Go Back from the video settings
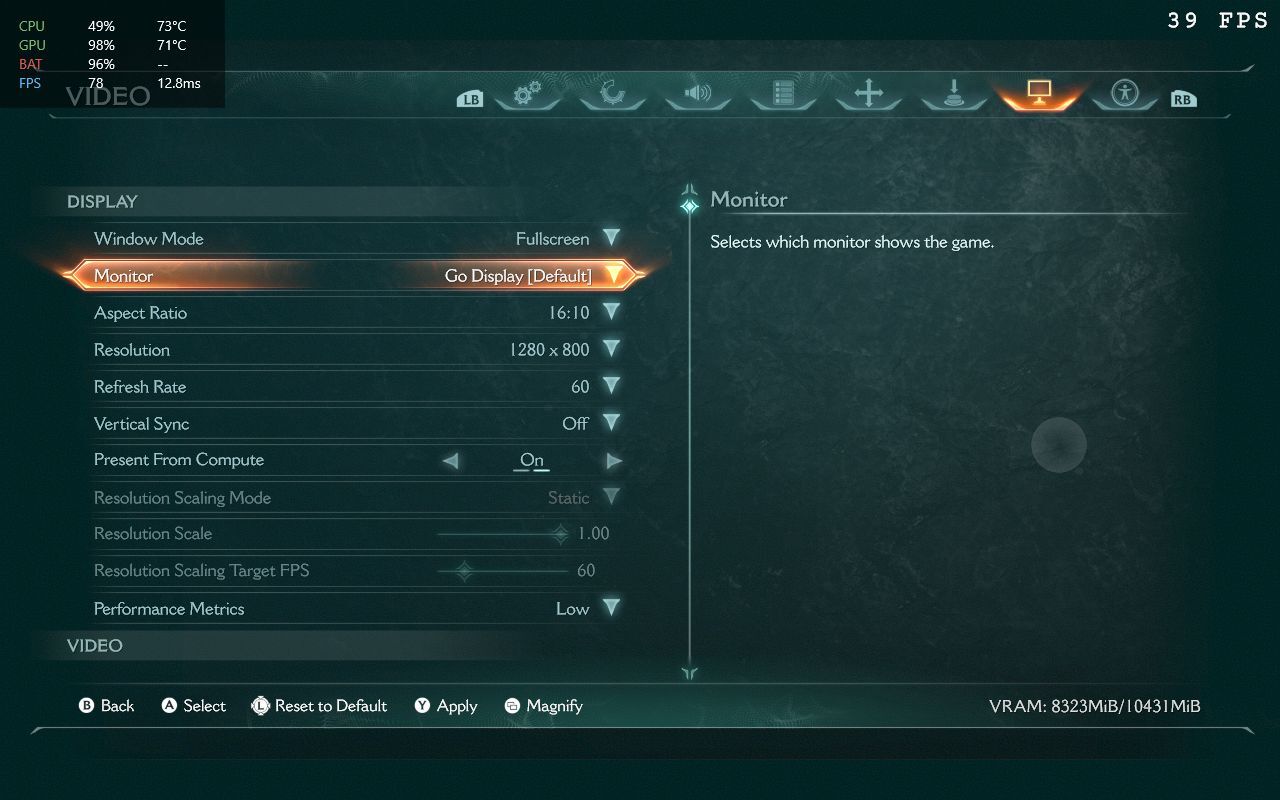The width and height of the screenshot is (1280, 800). point(106,706)
